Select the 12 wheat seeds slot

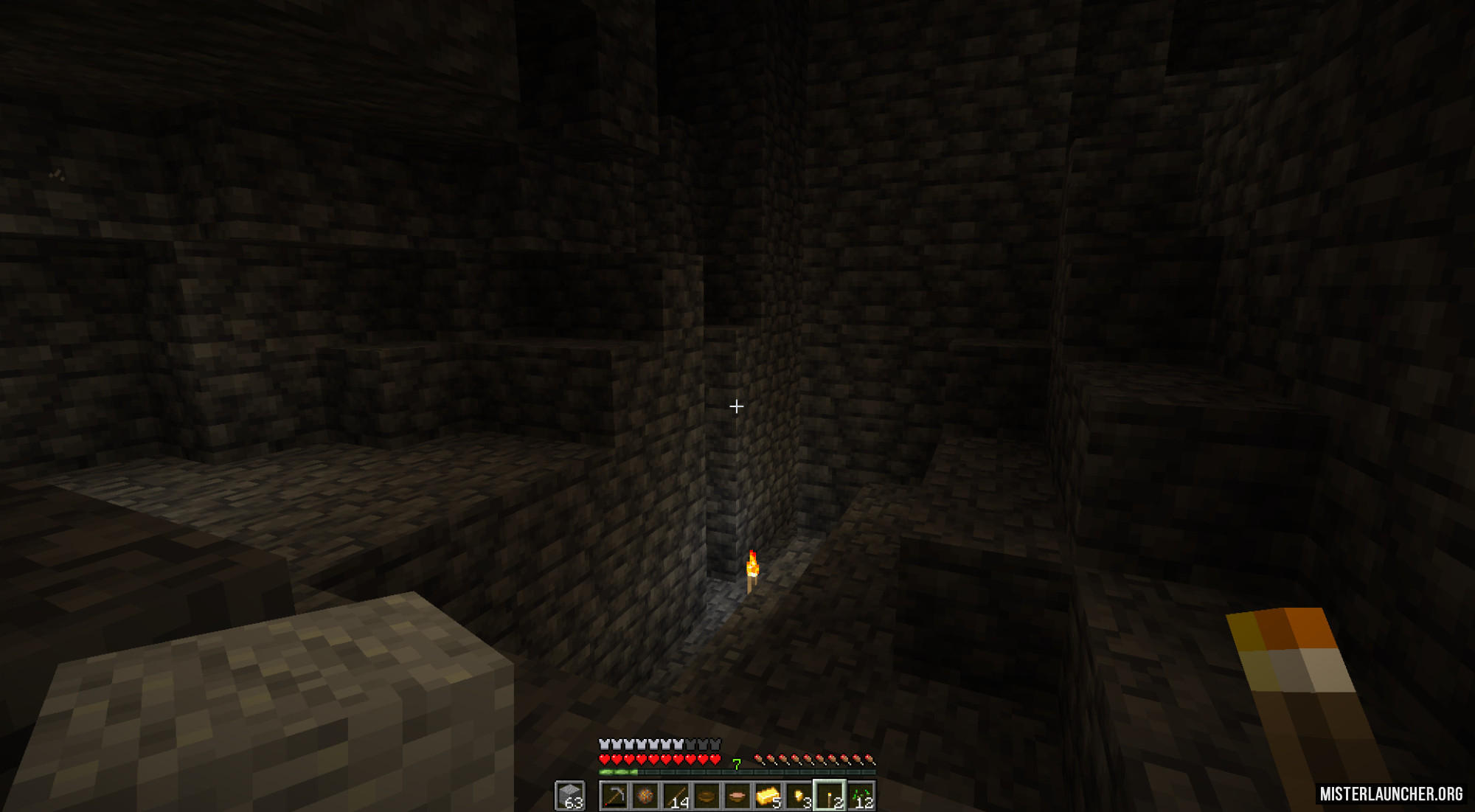(861, 796)
